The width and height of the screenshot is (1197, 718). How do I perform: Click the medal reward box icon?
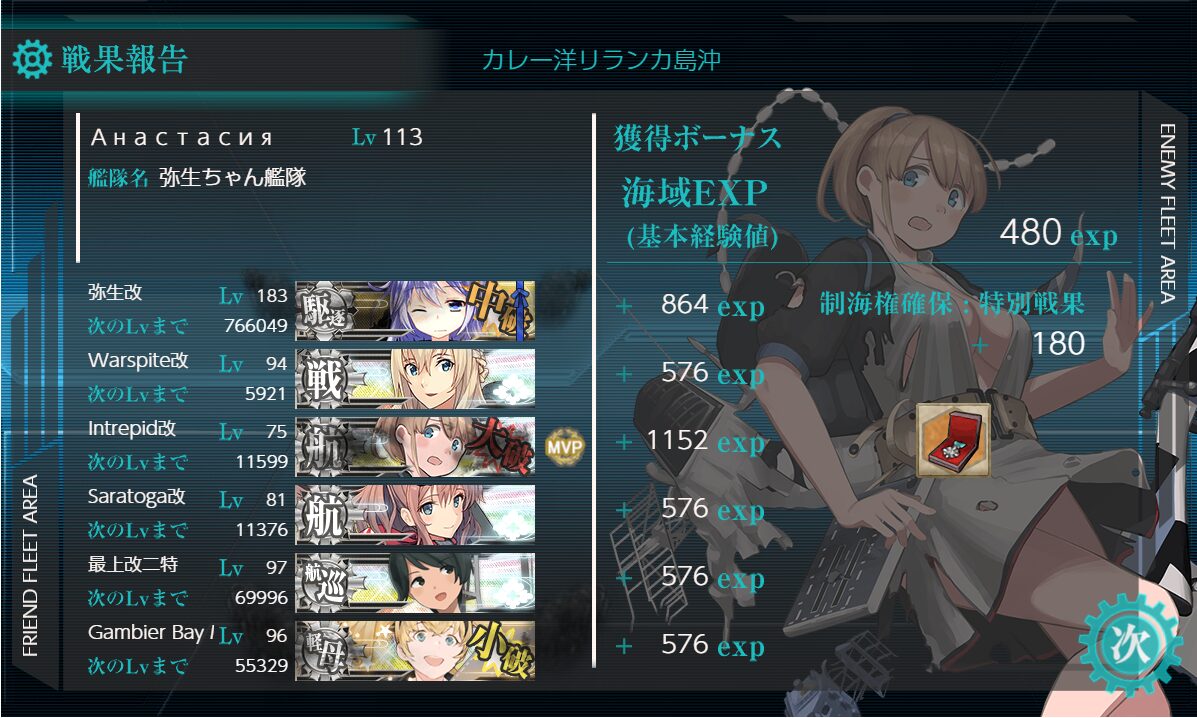(953, 440)
